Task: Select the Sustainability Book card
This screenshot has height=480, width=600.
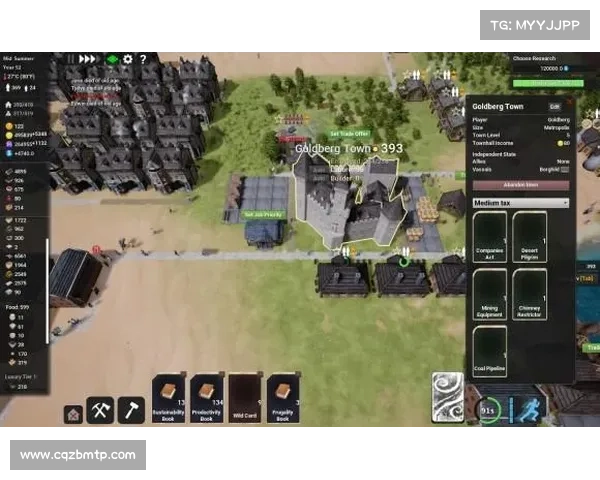Action: (x=169, y=398)
